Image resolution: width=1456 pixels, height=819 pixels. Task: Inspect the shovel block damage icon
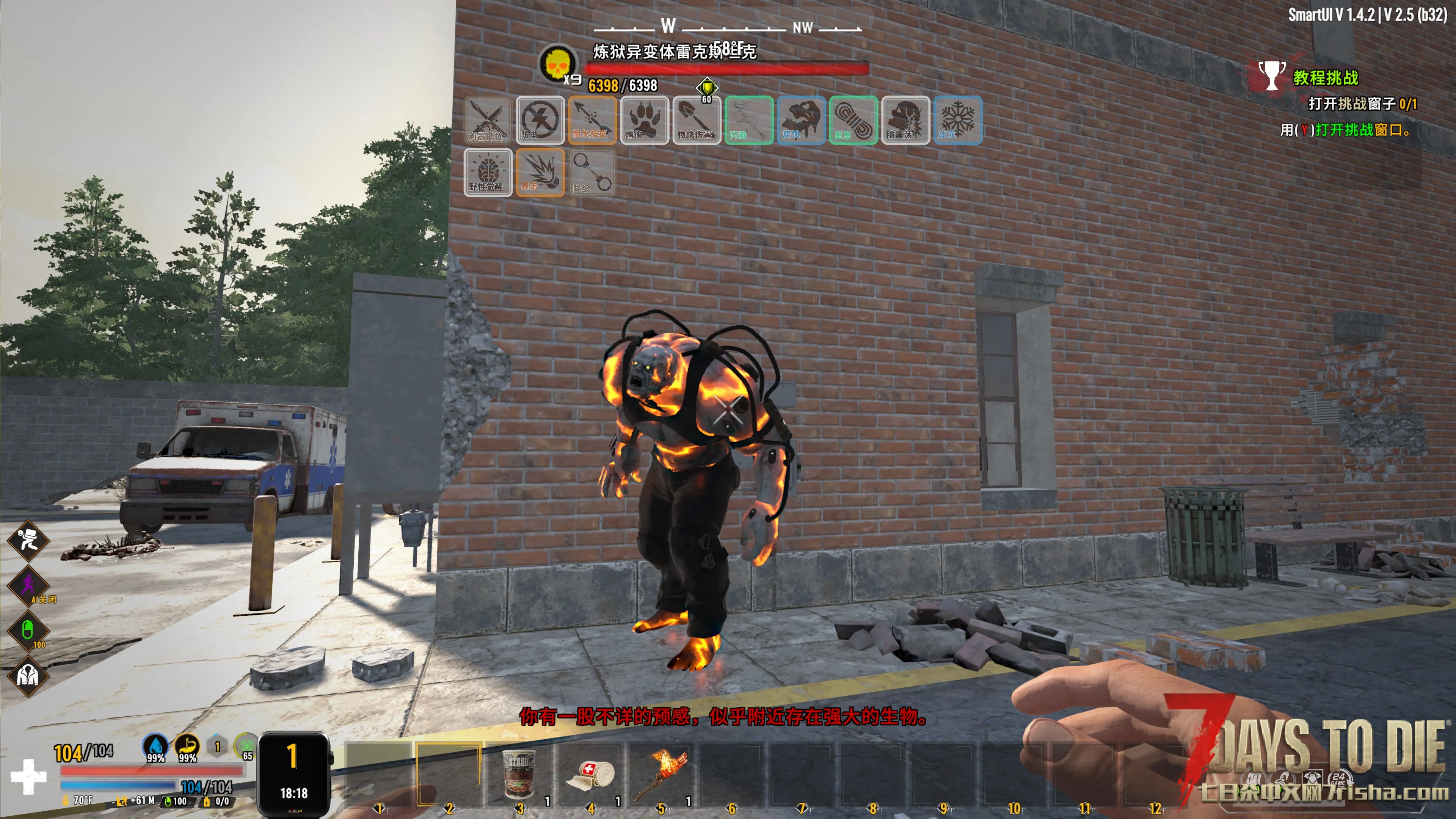click(697, 120)
